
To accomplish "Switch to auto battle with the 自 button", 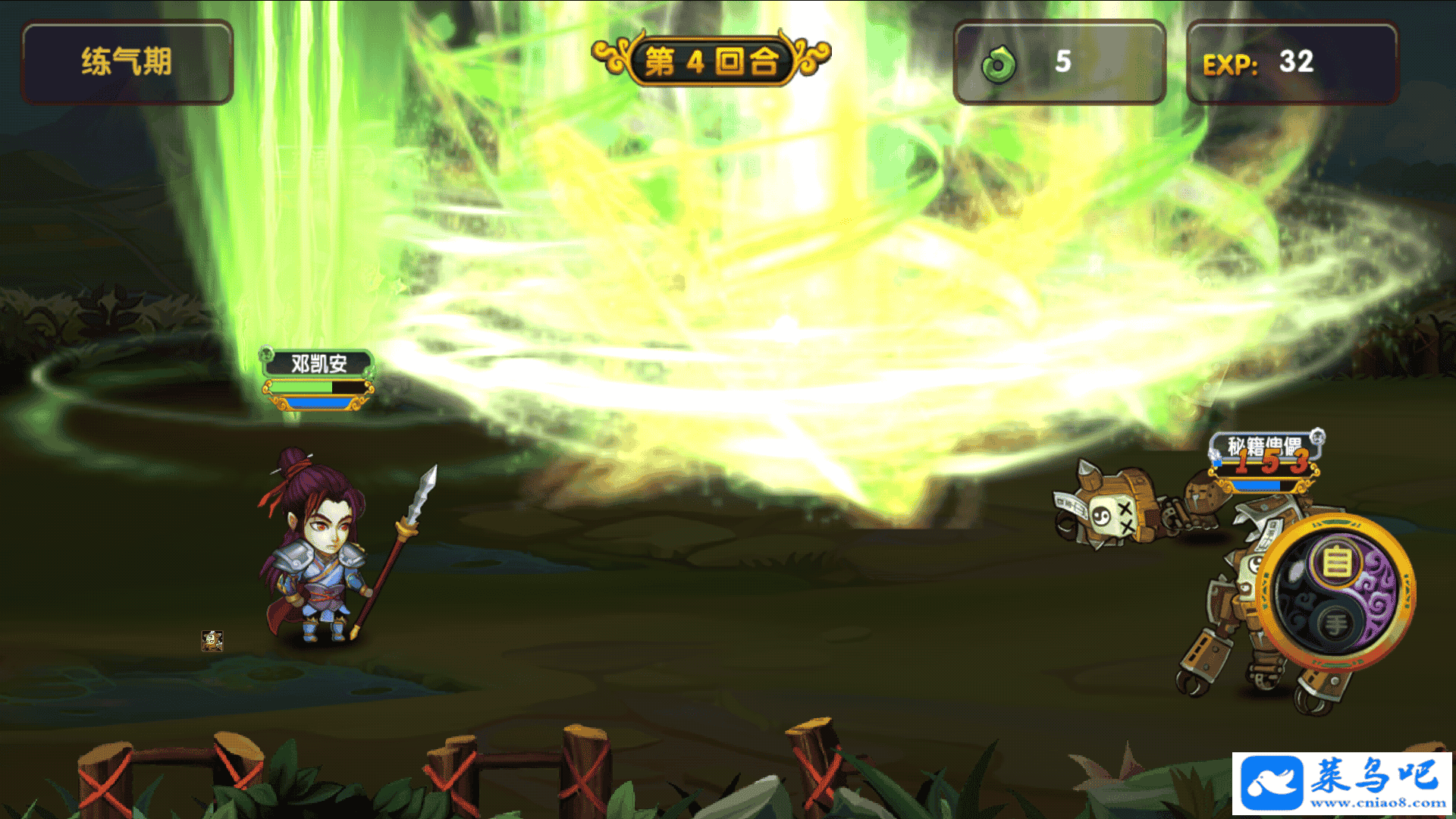I will pos(1337,563).
